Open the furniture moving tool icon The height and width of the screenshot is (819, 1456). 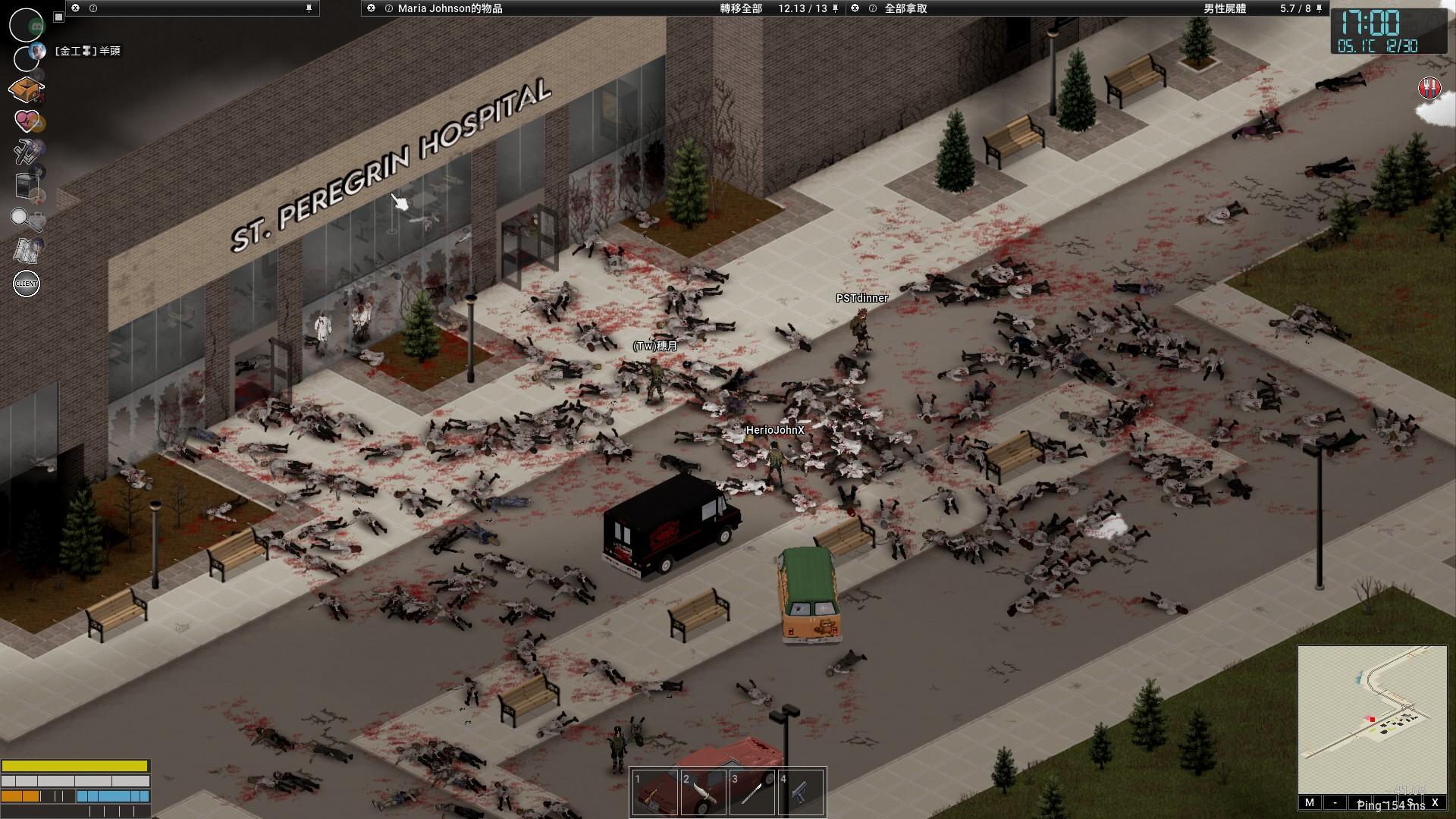(x=27, y=185)
